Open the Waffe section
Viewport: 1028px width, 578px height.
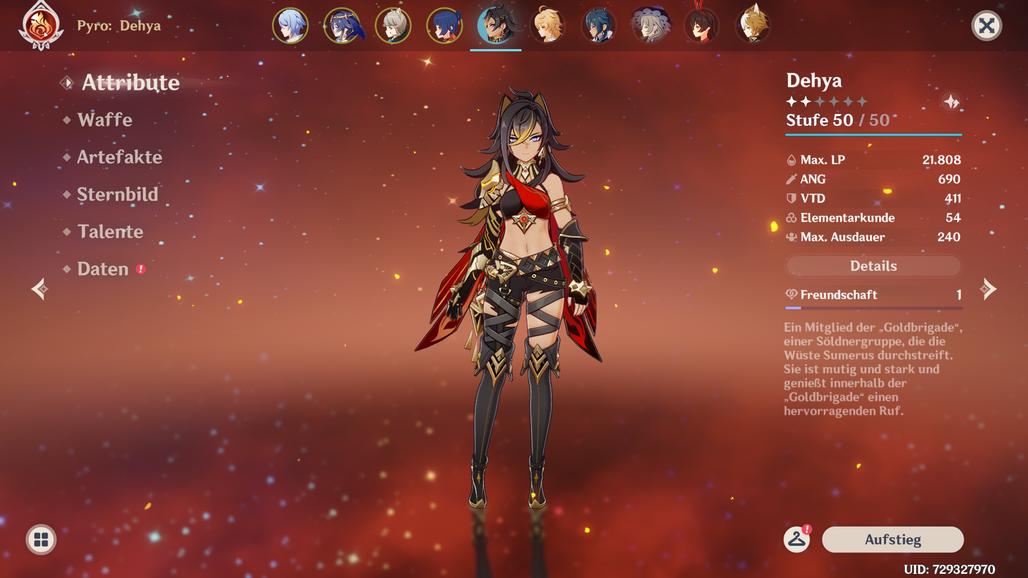point(104,120)
